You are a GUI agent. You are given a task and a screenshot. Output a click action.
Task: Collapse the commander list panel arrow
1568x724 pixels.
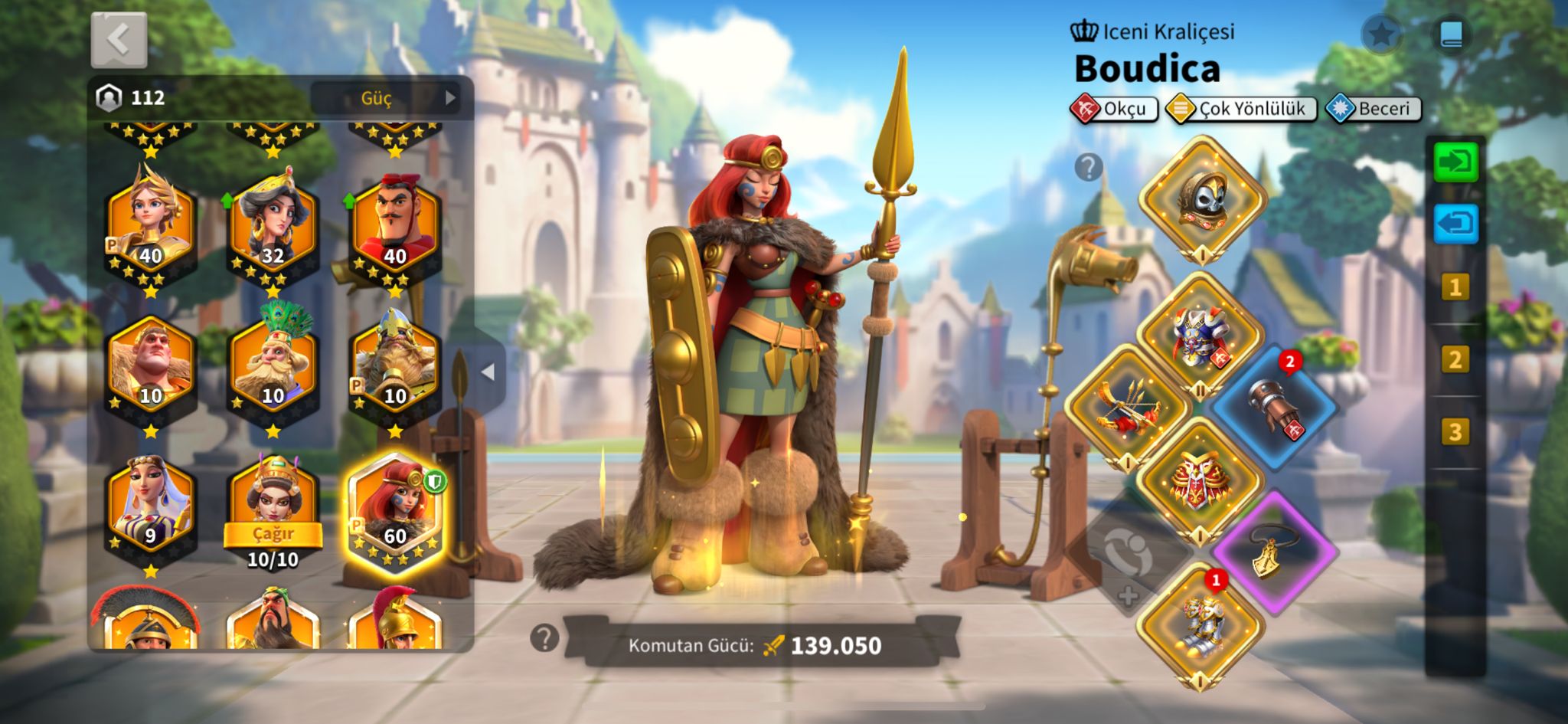488,372
